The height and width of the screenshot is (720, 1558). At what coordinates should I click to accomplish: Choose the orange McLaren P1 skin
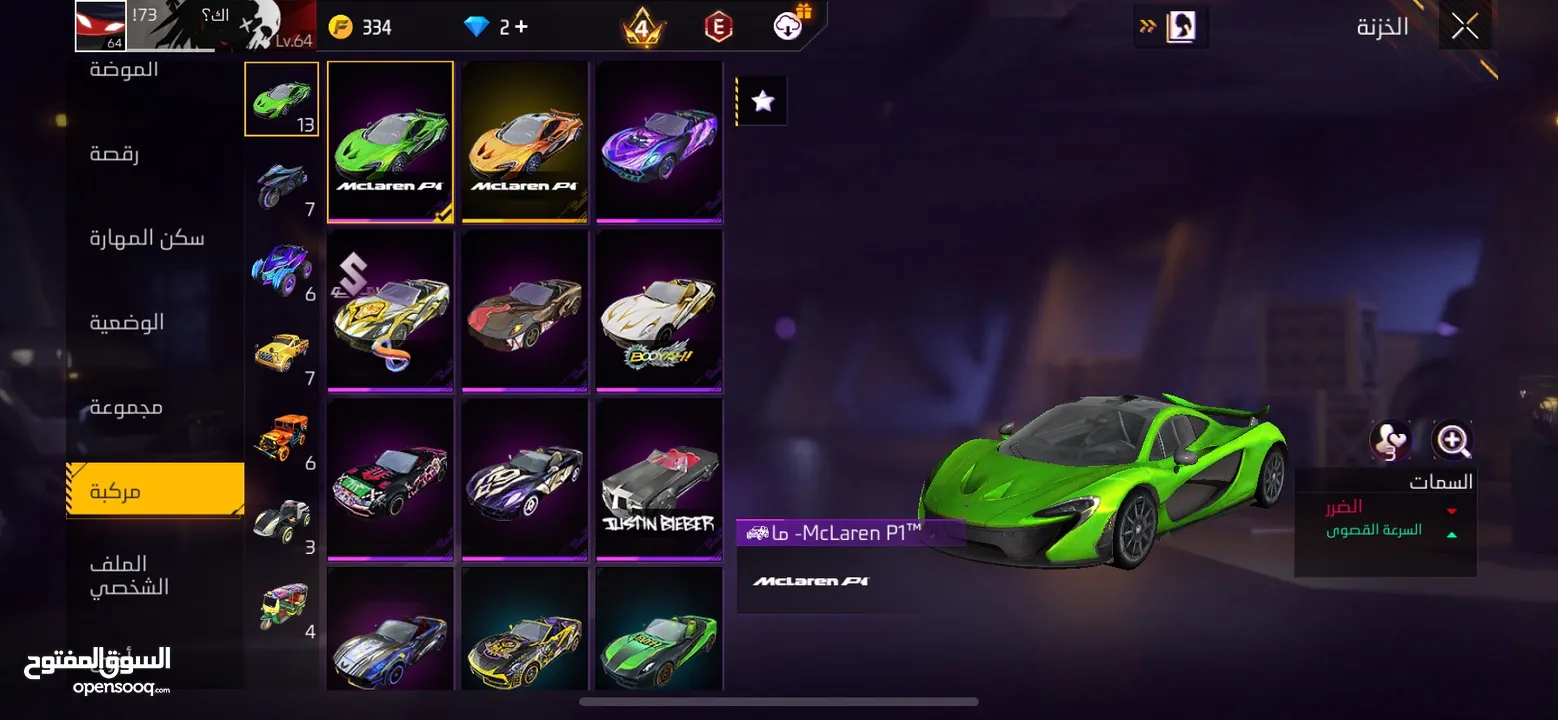pyautogui.click(x=525, y=141)
